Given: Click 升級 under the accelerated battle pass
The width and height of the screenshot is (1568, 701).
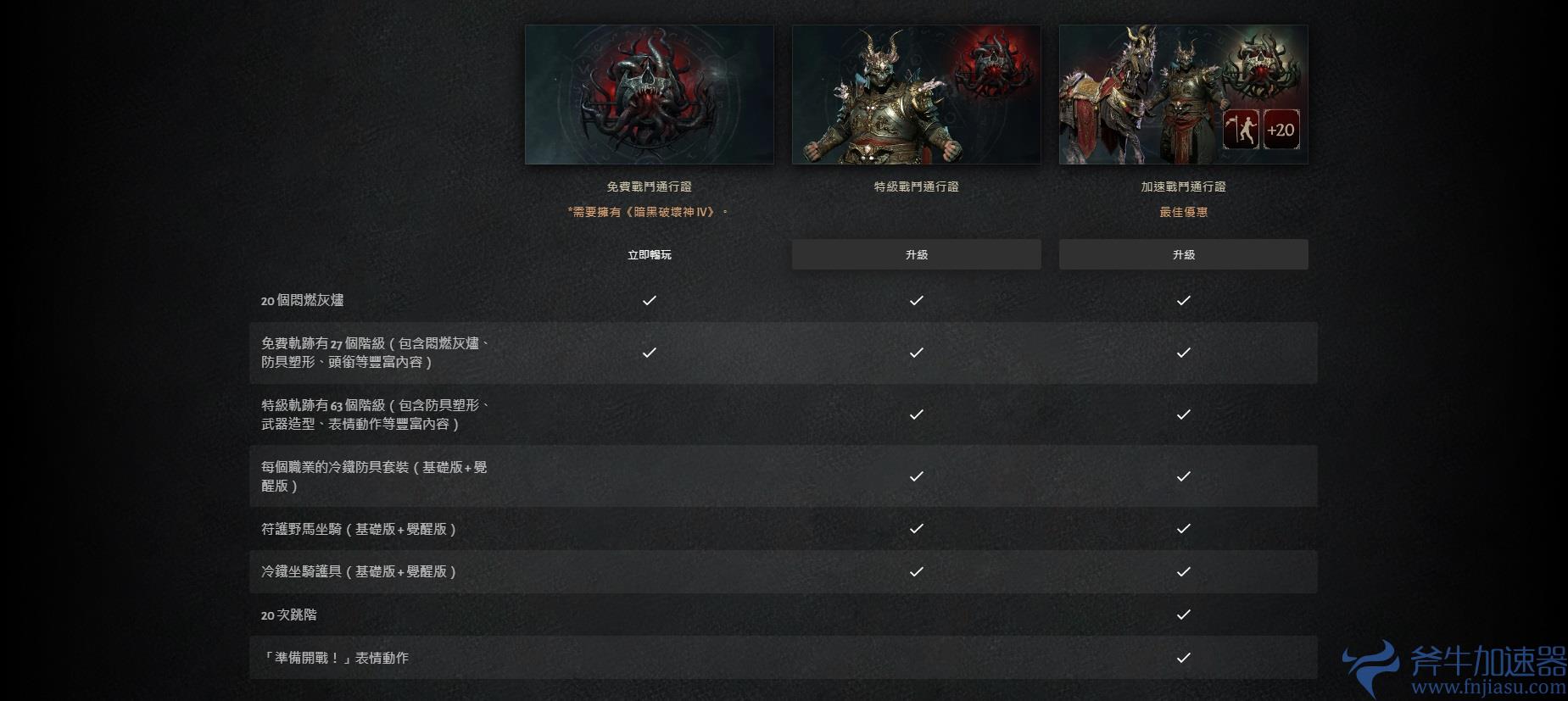Looking at the screenshot, I should tap(1183, 253).
